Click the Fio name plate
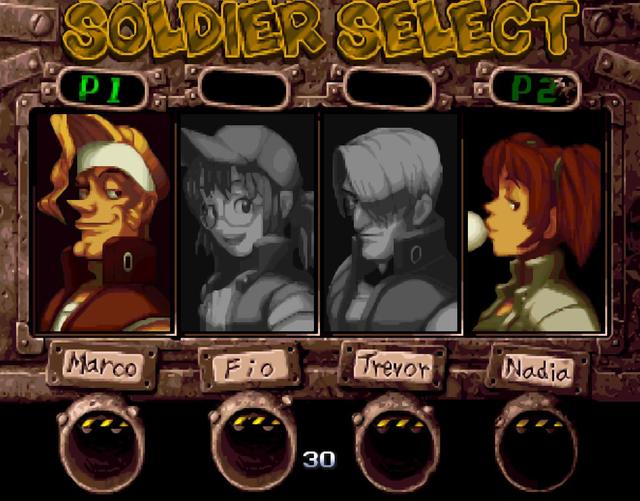 pyautogui.click(x=247, y=369)
